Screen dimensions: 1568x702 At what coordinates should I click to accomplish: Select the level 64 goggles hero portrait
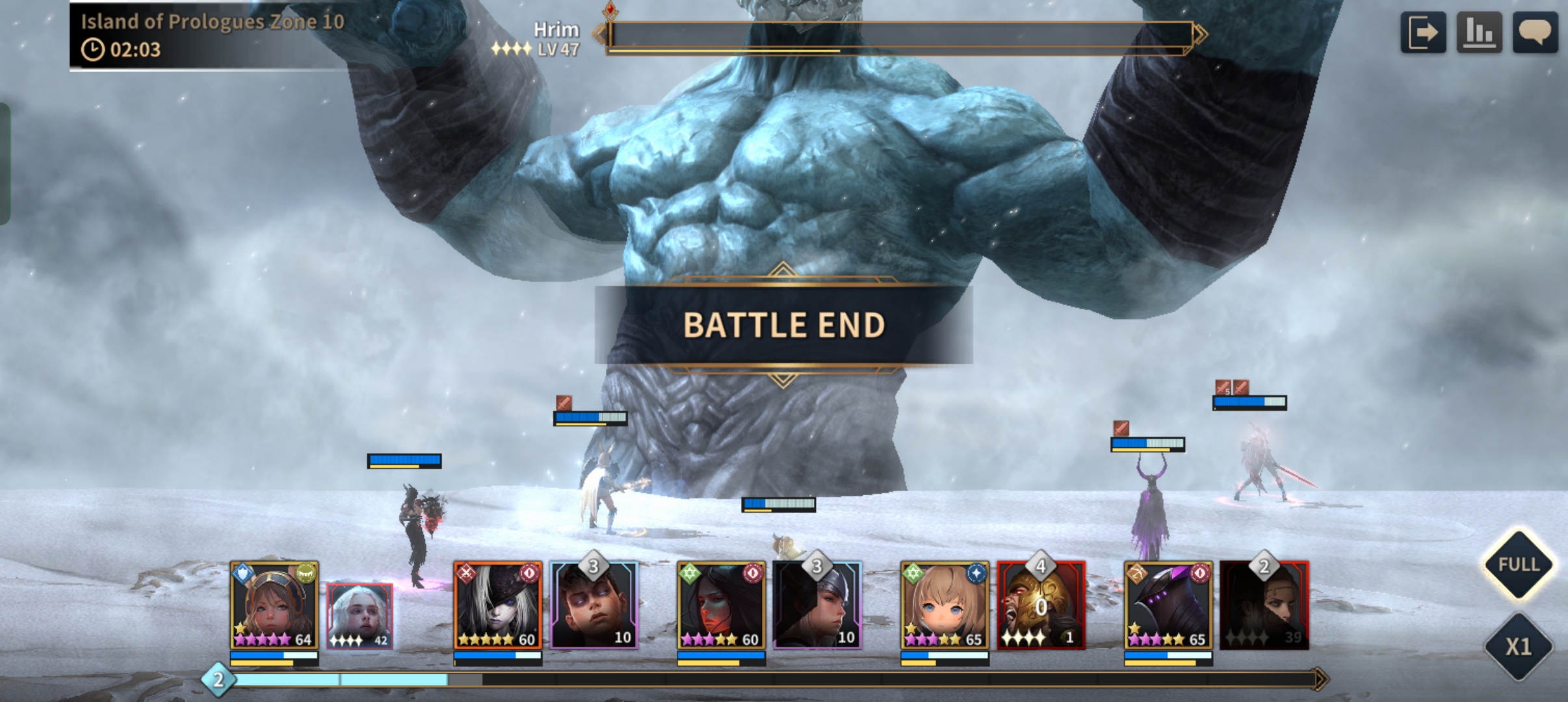click(274, 606)
